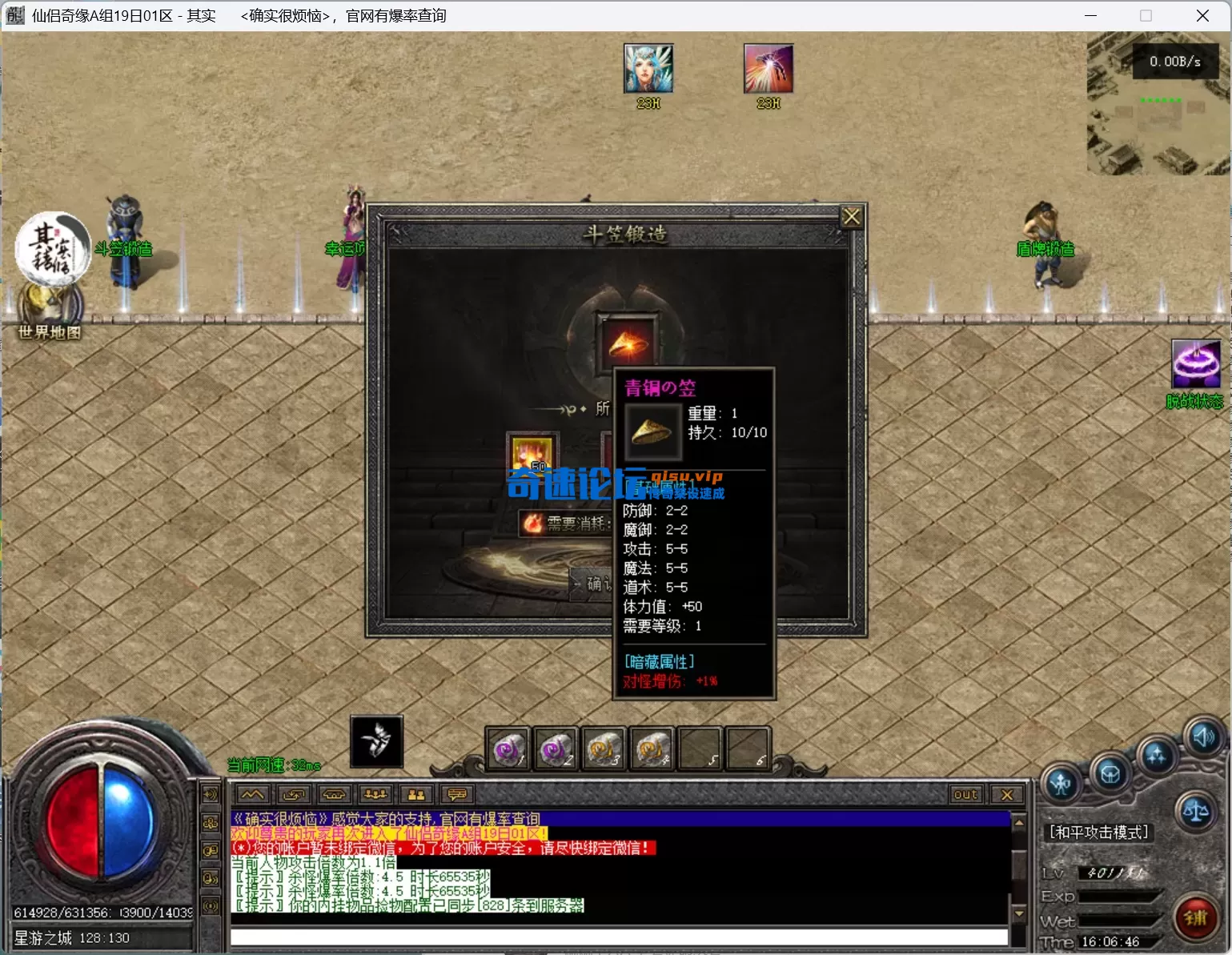Viewport: 1232px width, 955px height.
Task: Use the purple scroll in hotbar slot 1
Action: point(508,749)
